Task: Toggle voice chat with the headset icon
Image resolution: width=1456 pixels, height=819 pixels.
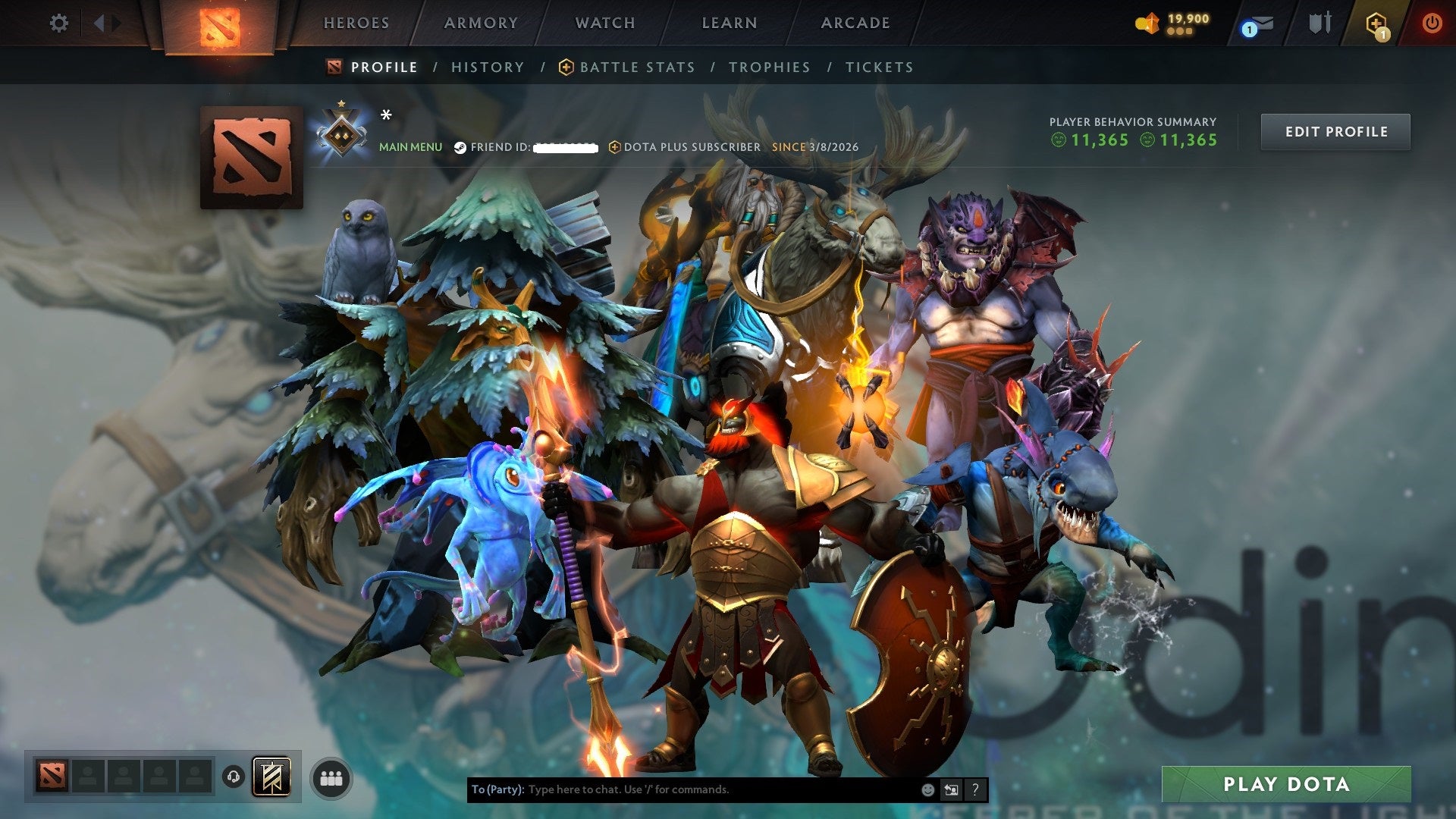Action: (x=233, y=778)
